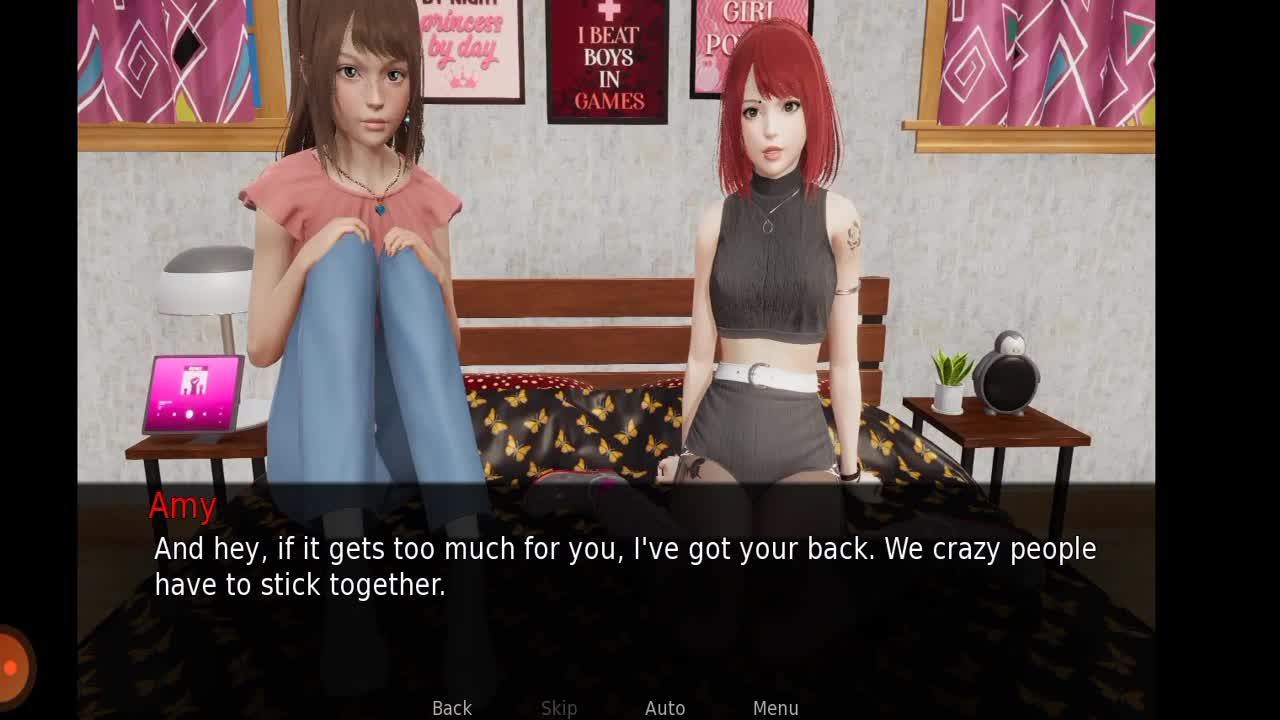Tap the orange floating overlay button

click(12, 666)
